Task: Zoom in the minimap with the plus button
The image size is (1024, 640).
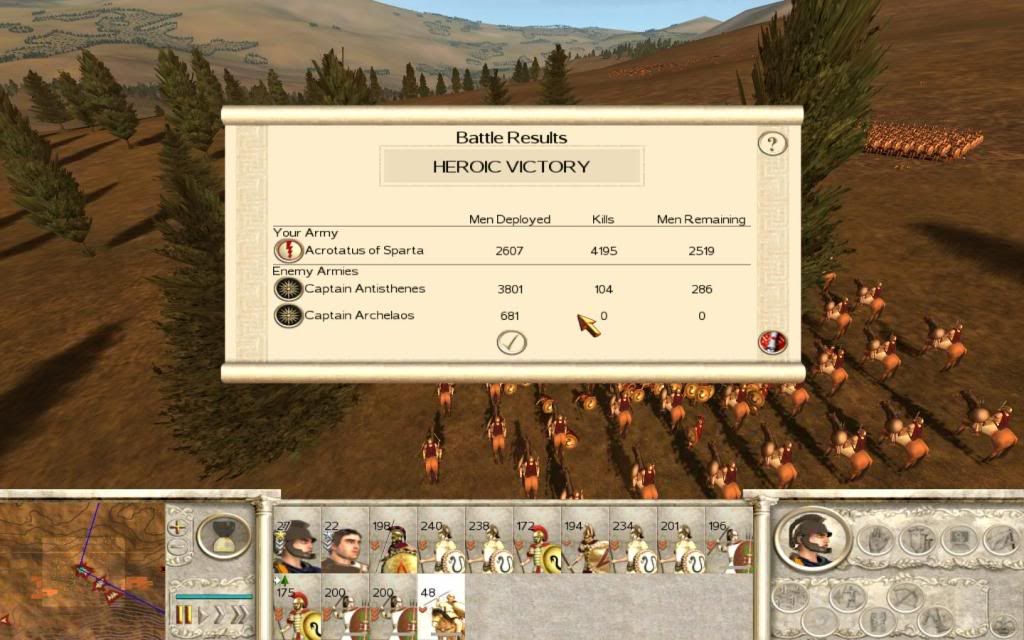Action: pos(178,525)
